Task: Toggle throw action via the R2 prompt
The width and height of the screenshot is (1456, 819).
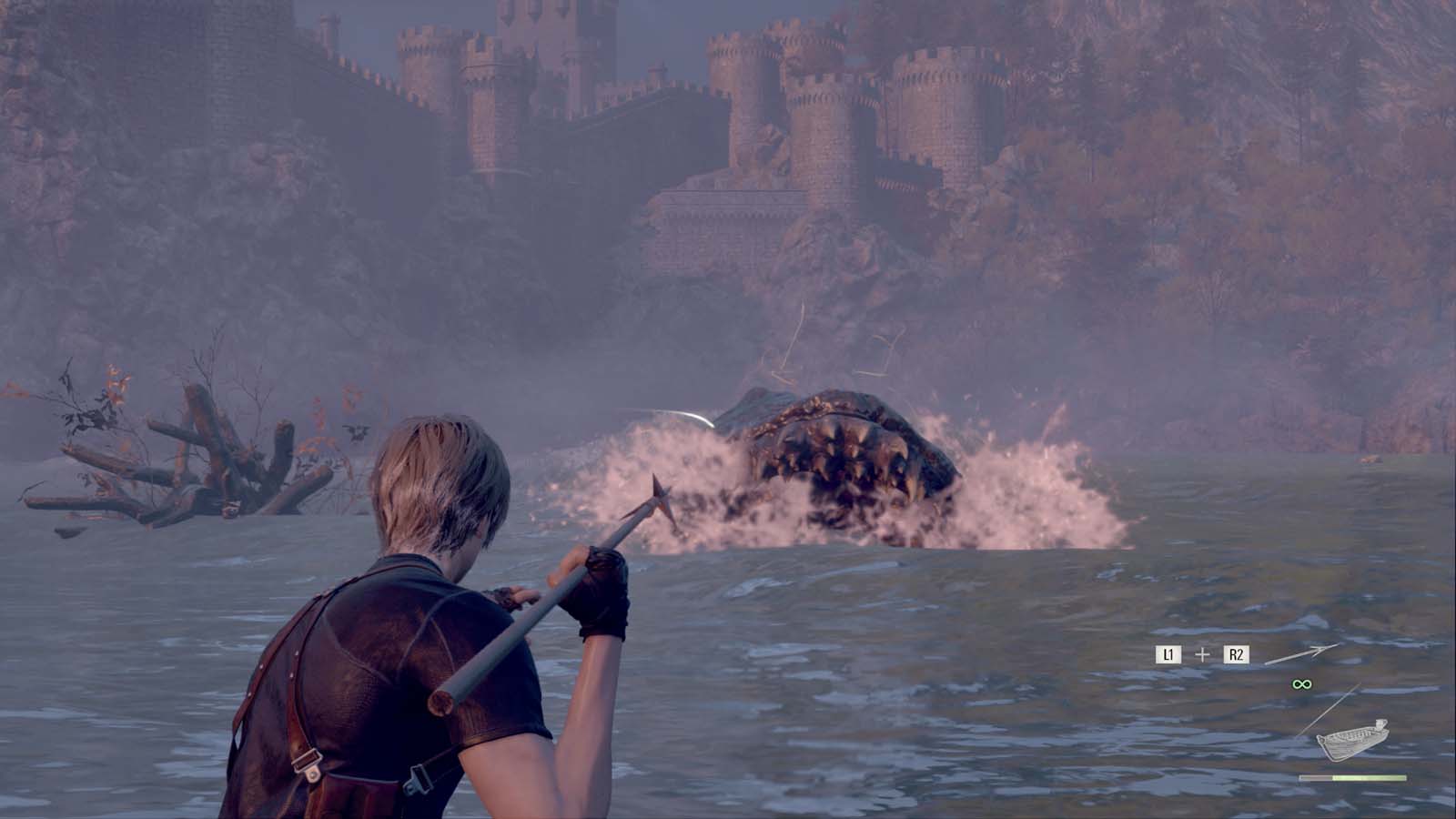Action: click(1237, 653)
